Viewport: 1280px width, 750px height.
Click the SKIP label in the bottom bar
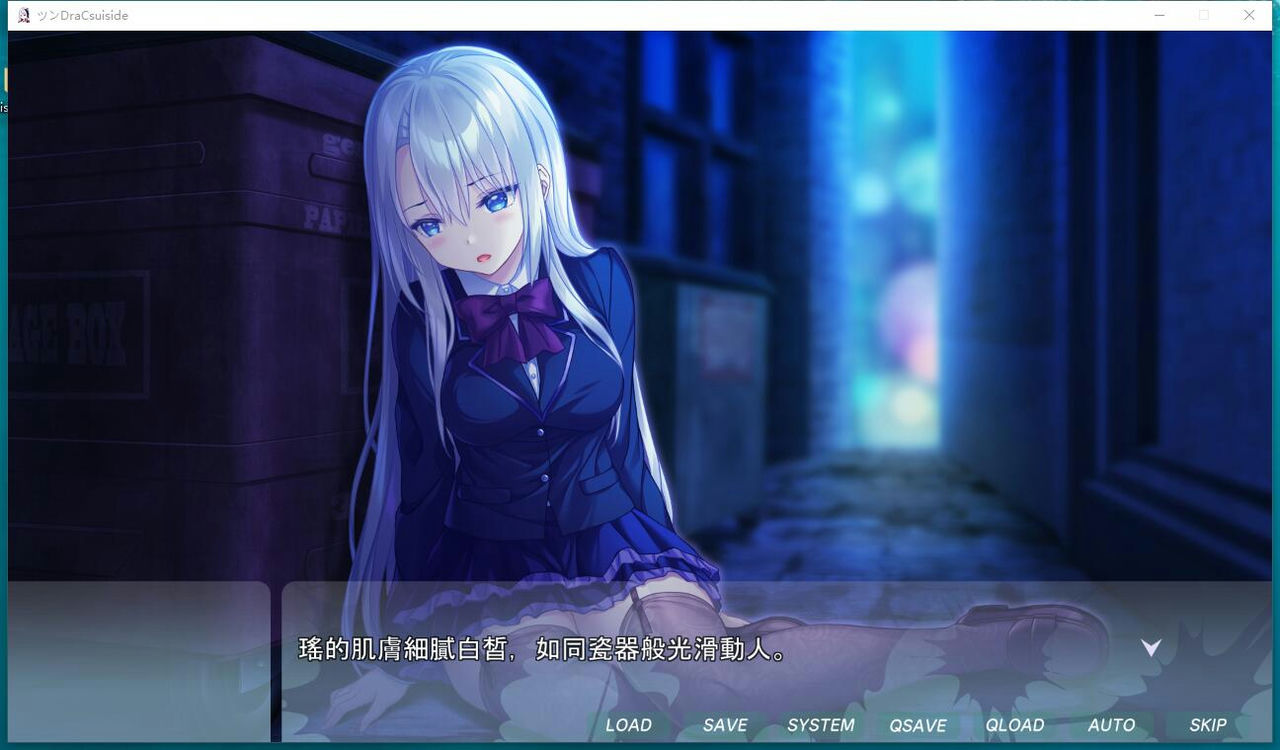click(x=1207, y=725)
